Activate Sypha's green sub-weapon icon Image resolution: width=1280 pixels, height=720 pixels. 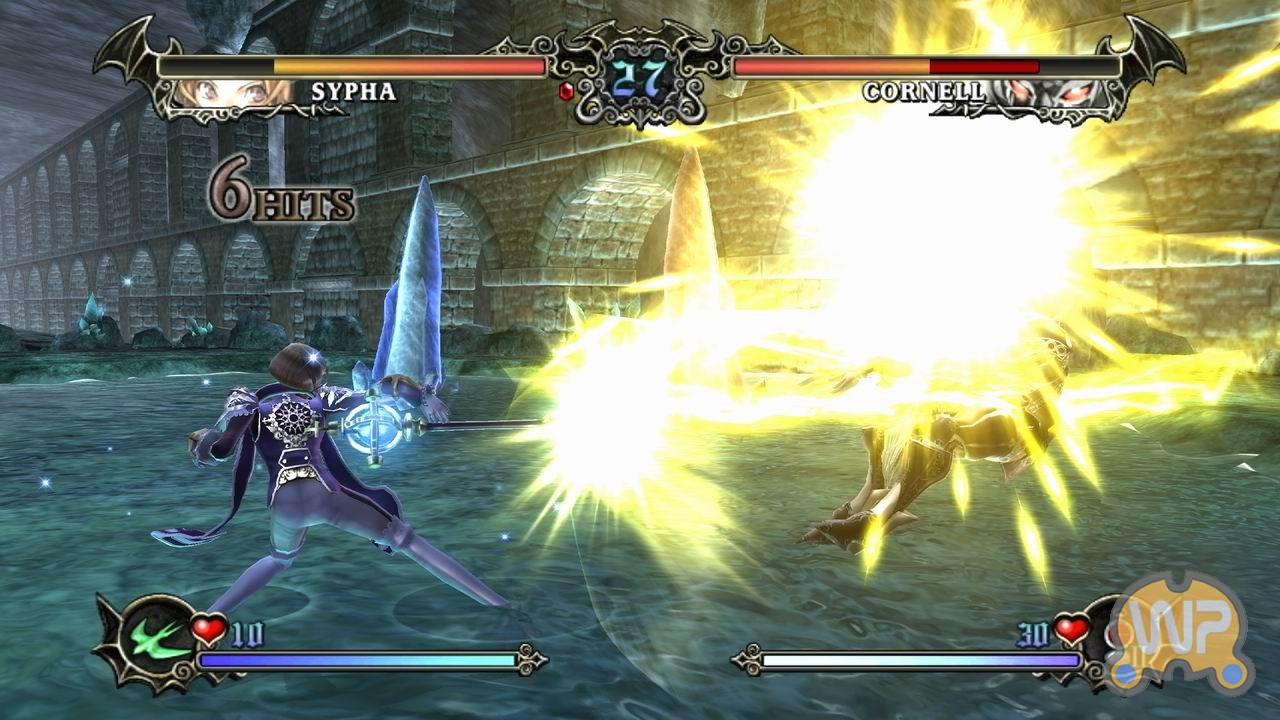pyautogui.click(x=157, y=638)
